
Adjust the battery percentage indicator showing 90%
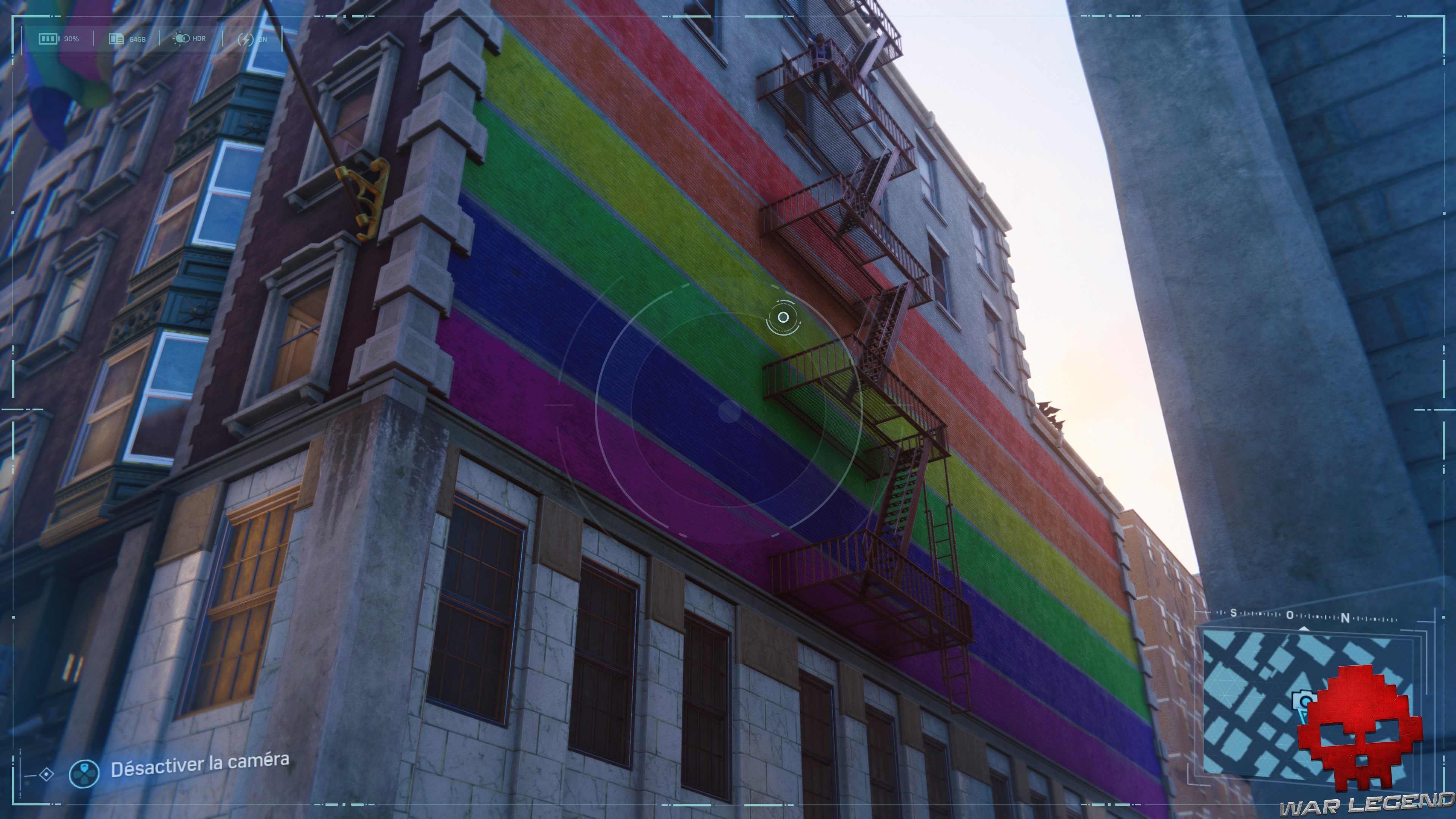(x=71, y=39)
